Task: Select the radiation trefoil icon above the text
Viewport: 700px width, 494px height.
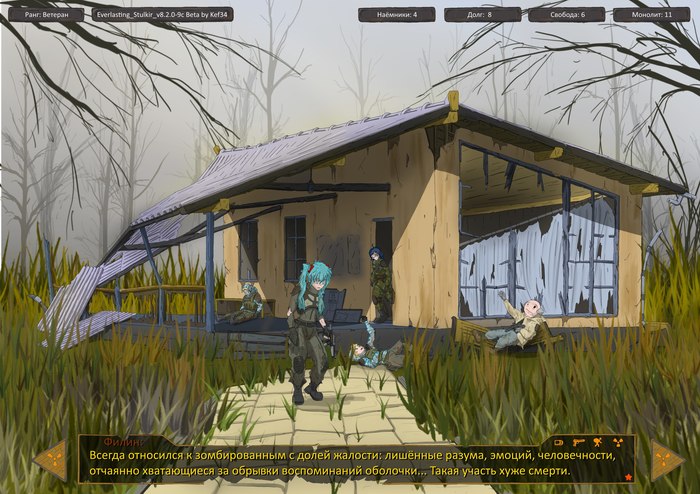Action: point(618,443)
